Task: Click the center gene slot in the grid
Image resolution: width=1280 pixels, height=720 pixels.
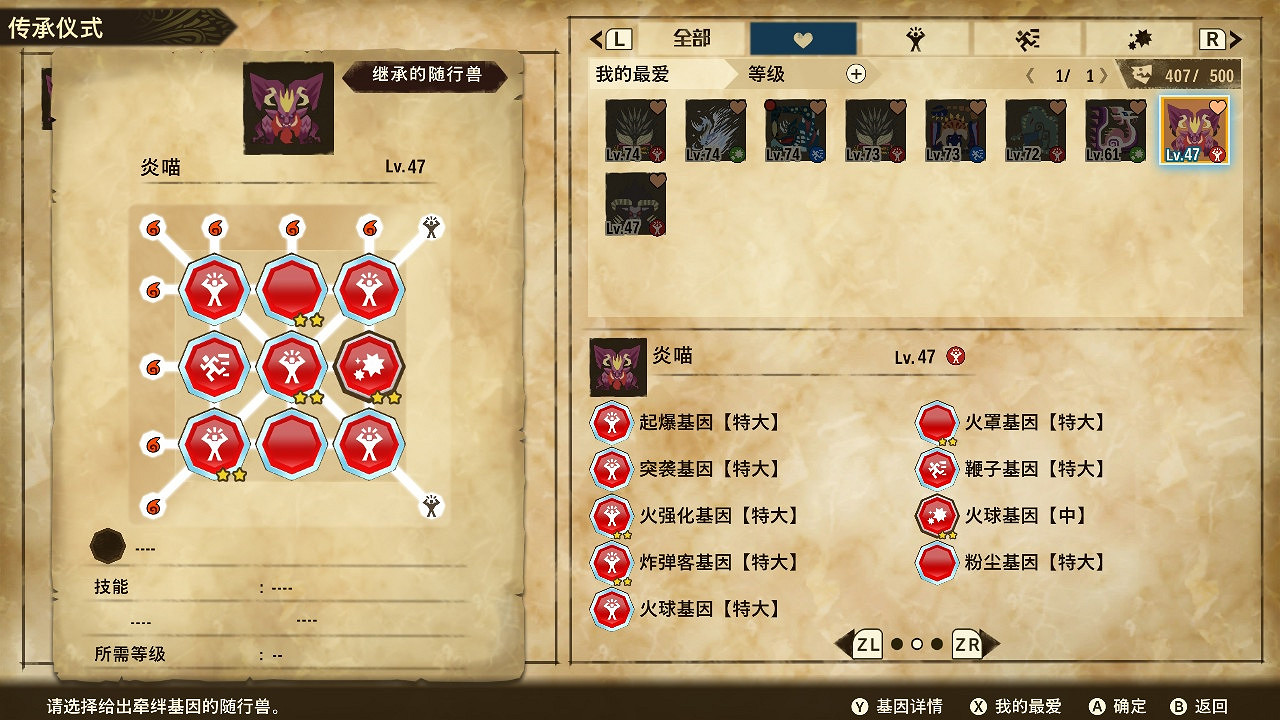Action: 293,367
